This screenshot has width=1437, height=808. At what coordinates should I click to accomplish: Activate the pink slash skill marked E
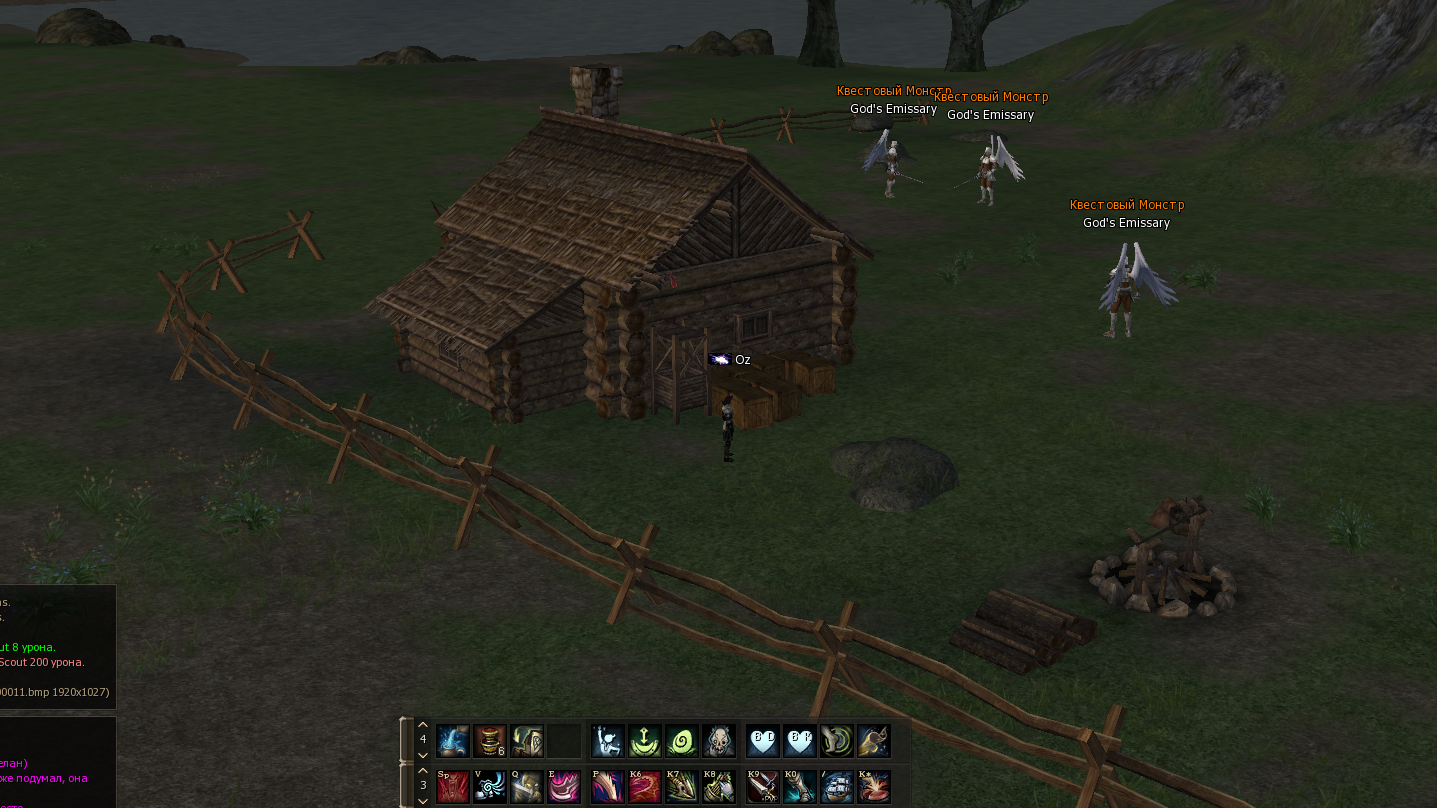[564, 786]
